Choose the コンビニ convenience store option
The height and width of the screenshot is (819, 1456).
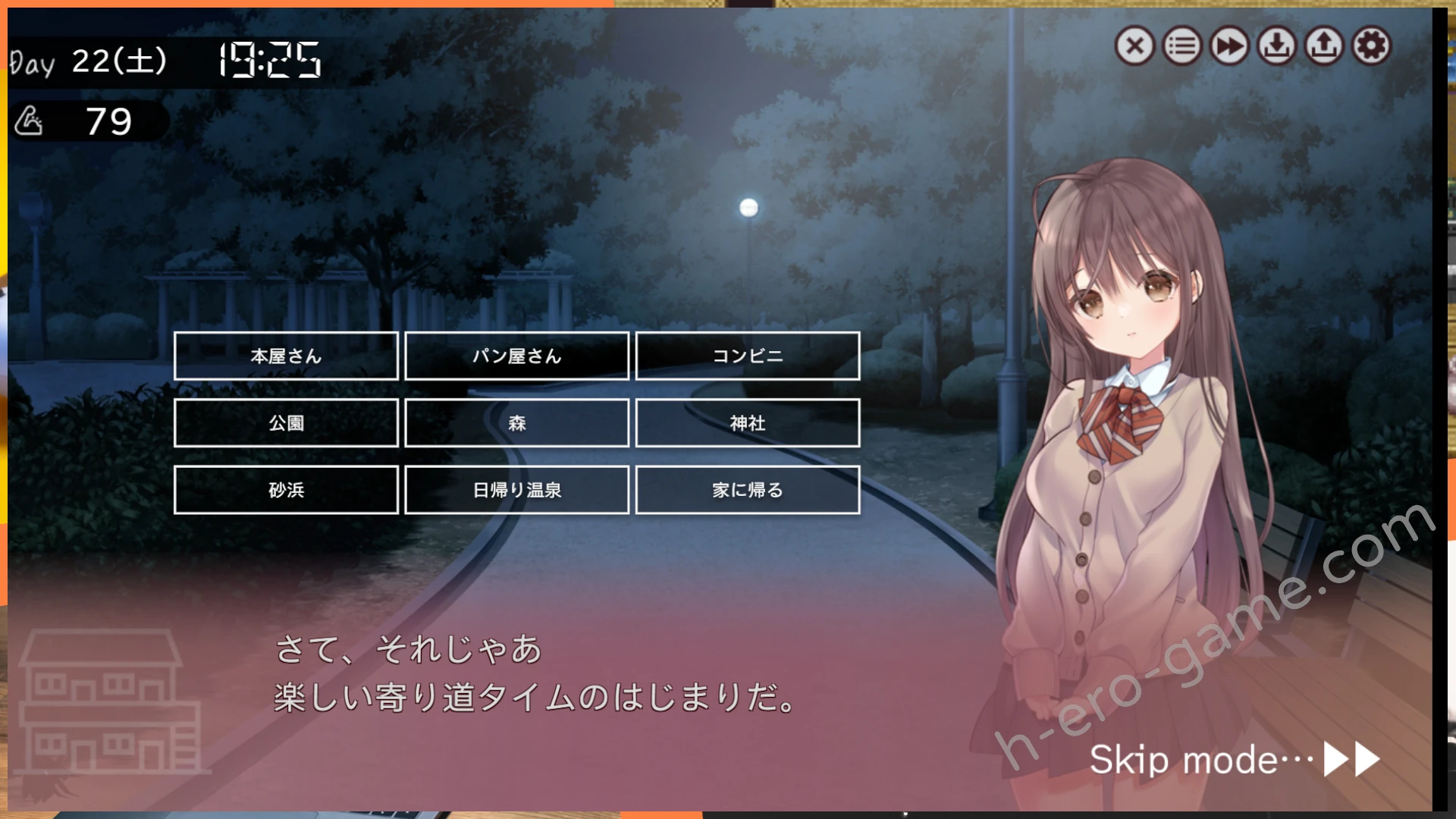click(x=748, y=356)
